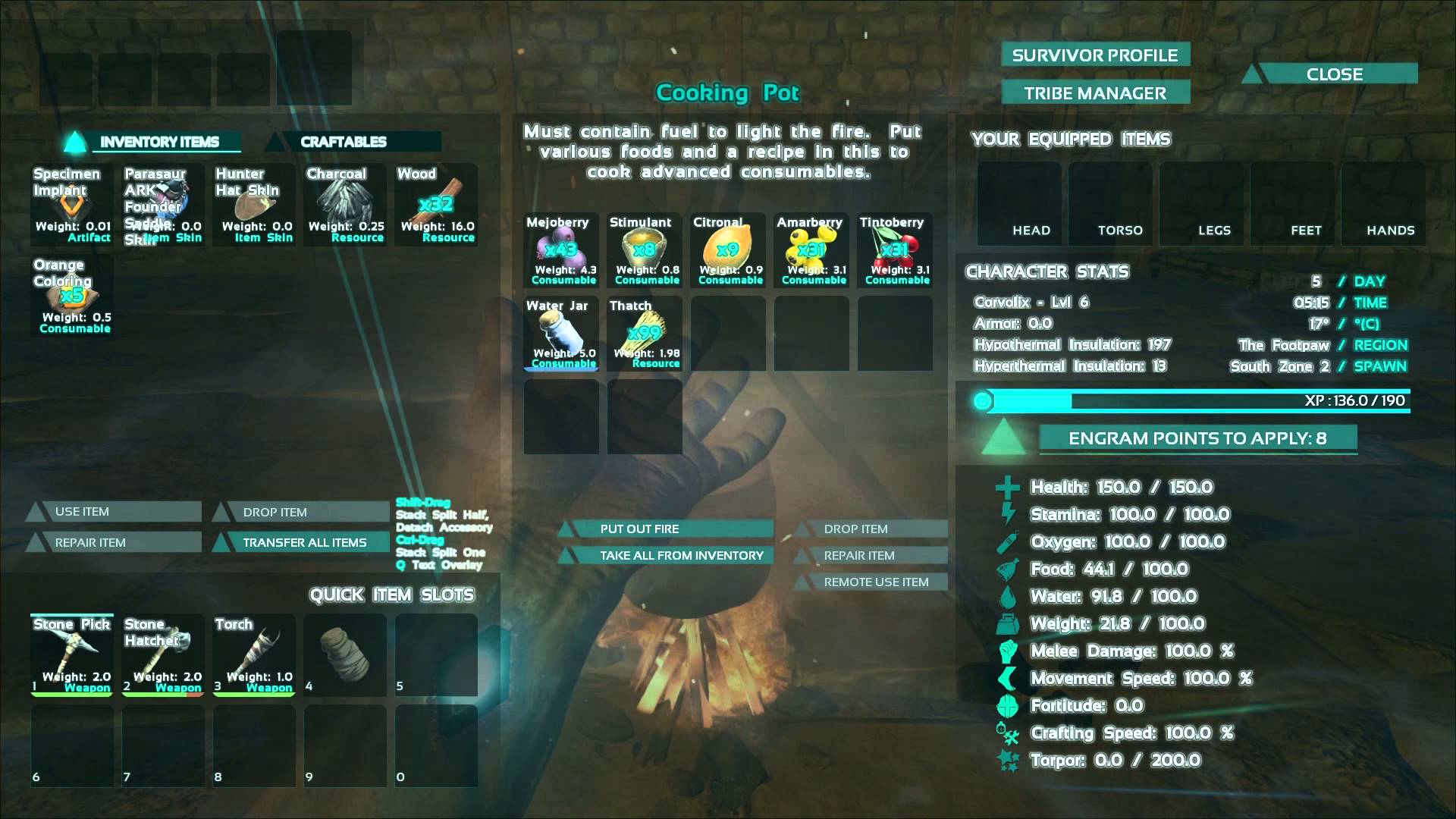The width and height of the screenshot is (1456, 819).
Task: Open the Tribe Manager
Action: pyautogui.click(x=1095, y=93)
